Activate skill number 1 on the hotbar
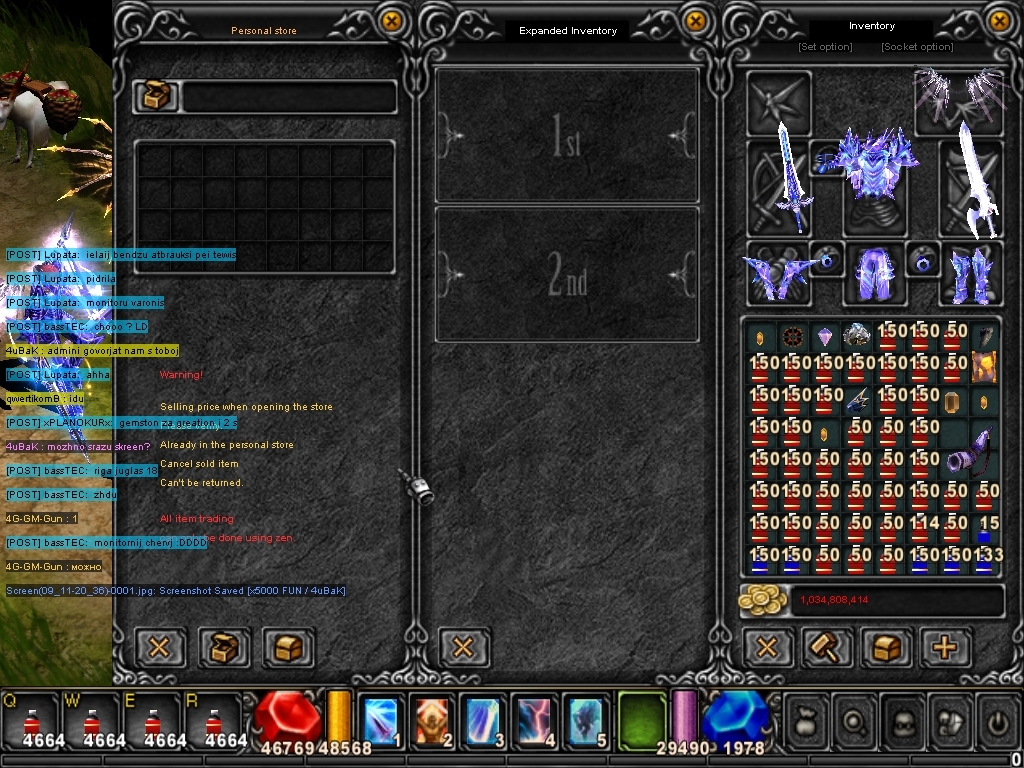 click(381, 720)
